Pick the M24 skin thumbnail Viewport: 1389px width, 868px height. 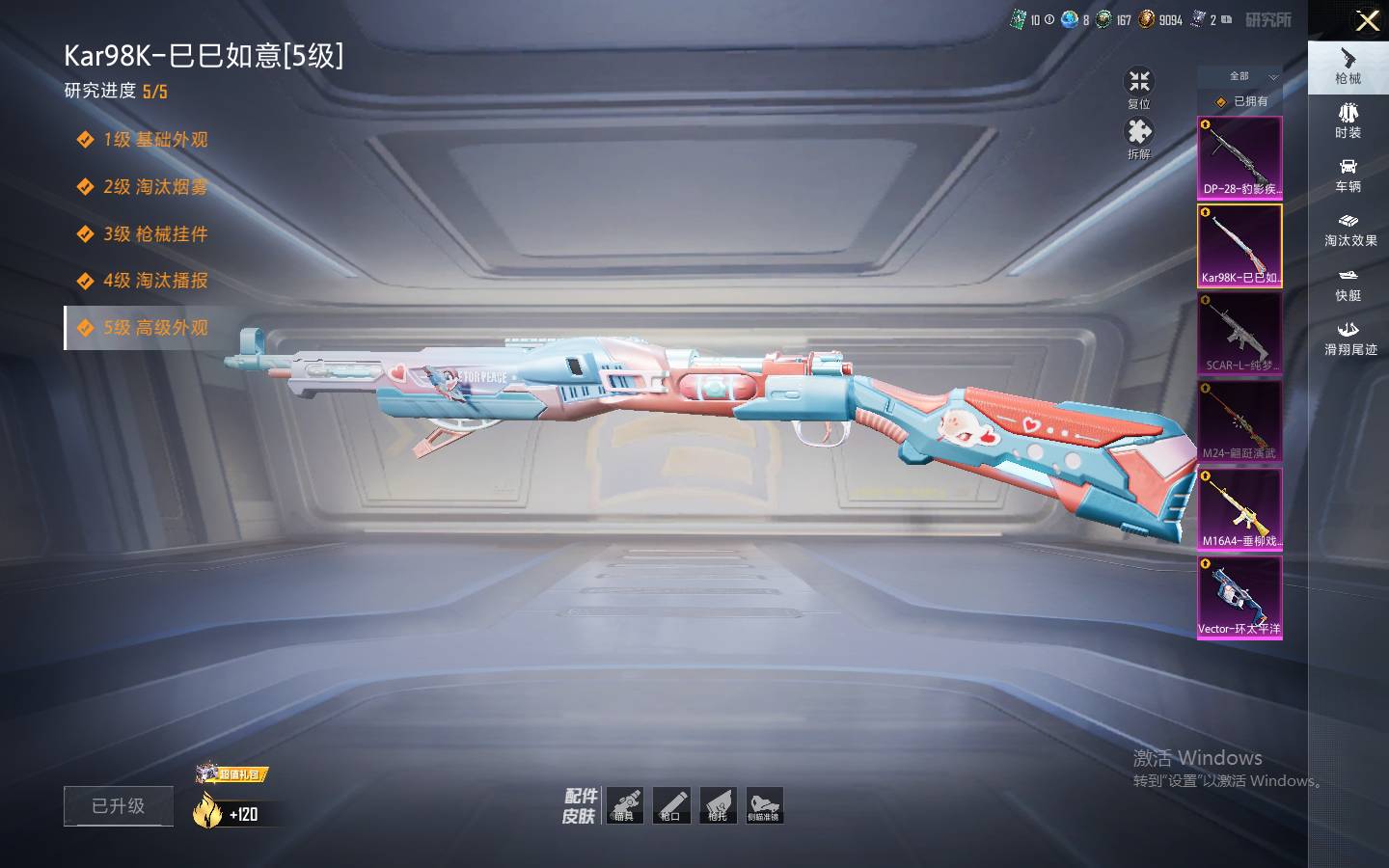click(x=1239, y=421)
